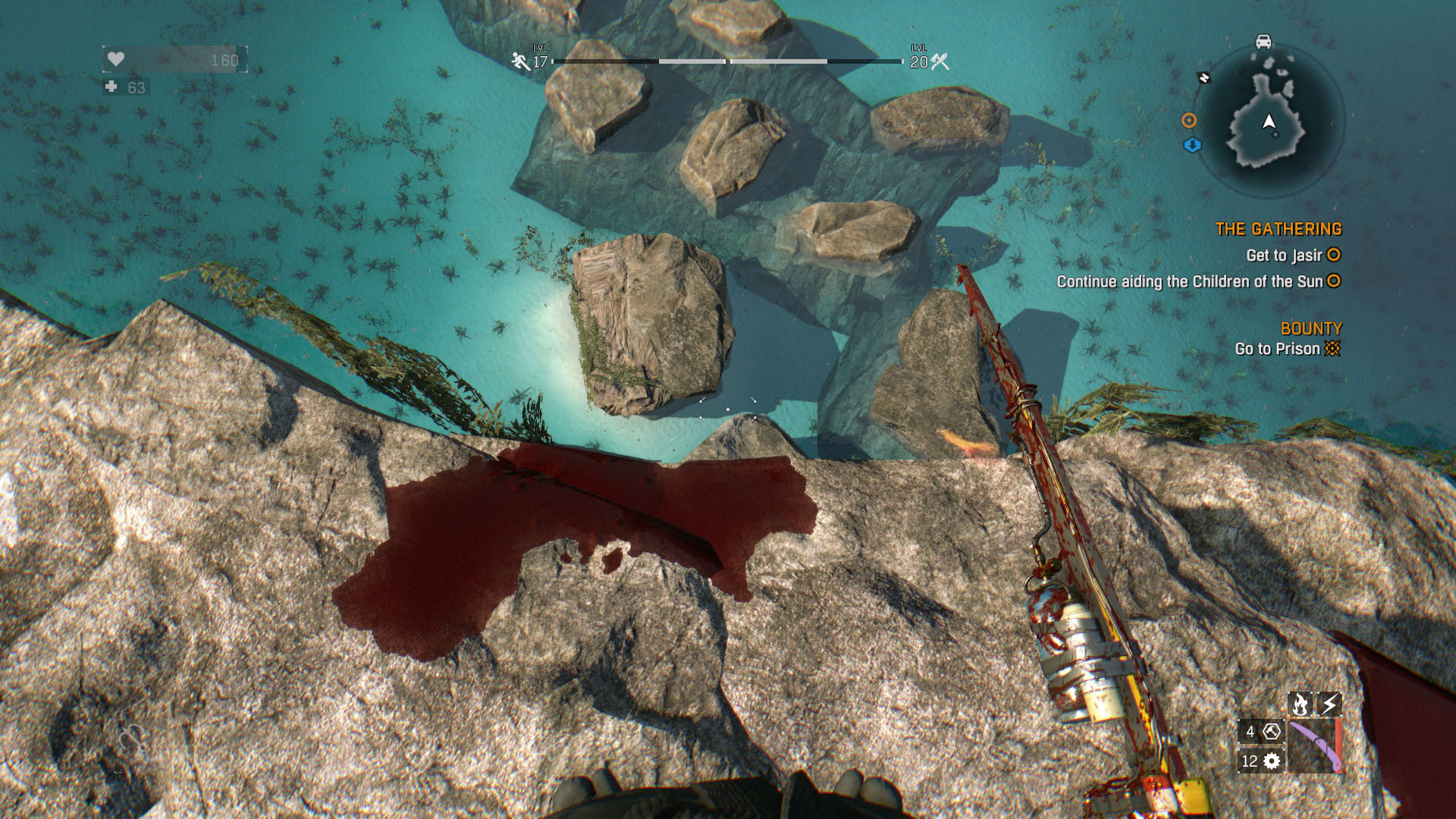Click the crossed tools power level icon
This screenshot has height=819, width=1456.
click(x=940, y=61)
